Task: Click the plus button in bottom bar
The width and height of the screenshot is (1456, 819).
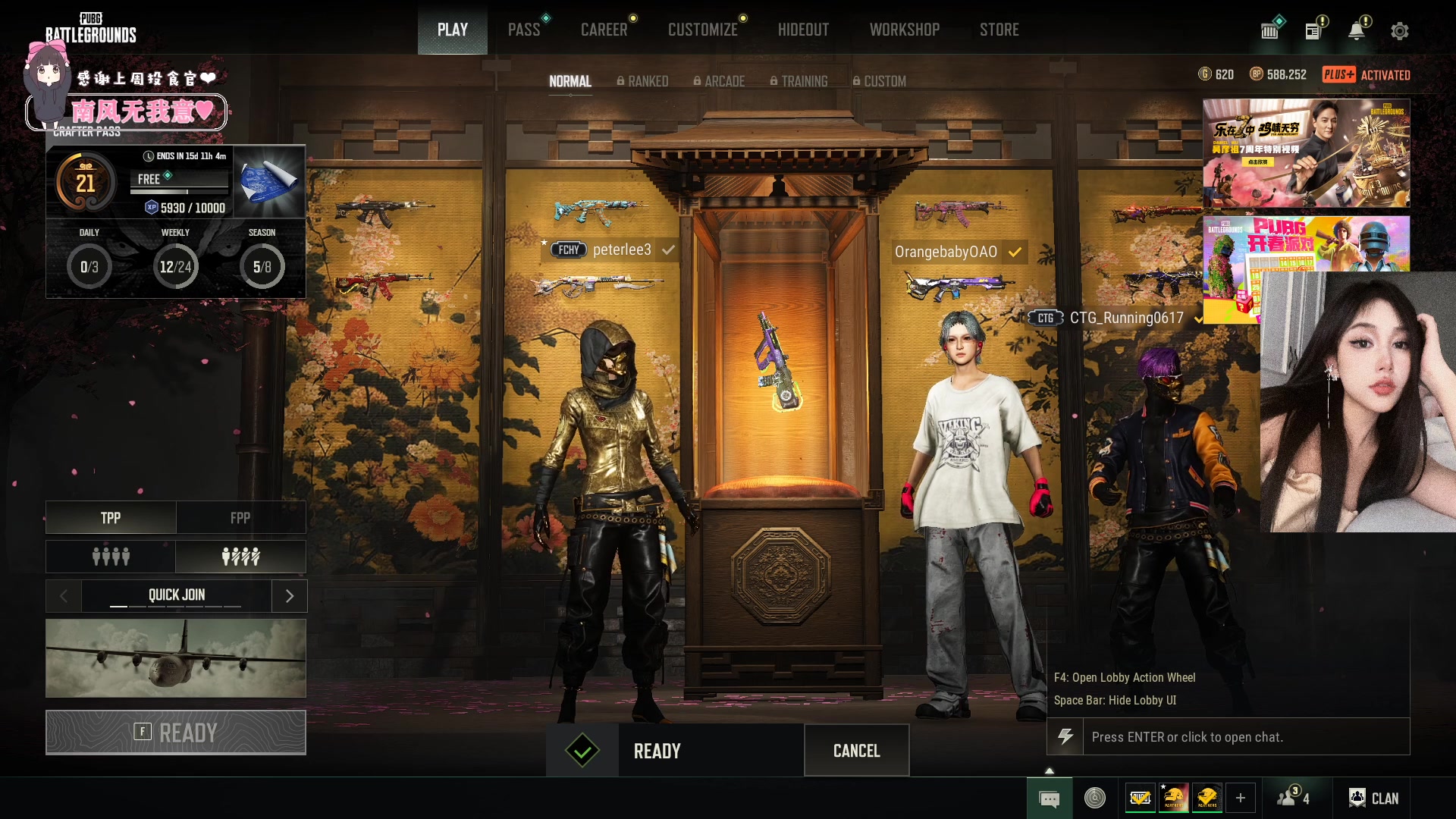Action: (x=1241, y=798)
